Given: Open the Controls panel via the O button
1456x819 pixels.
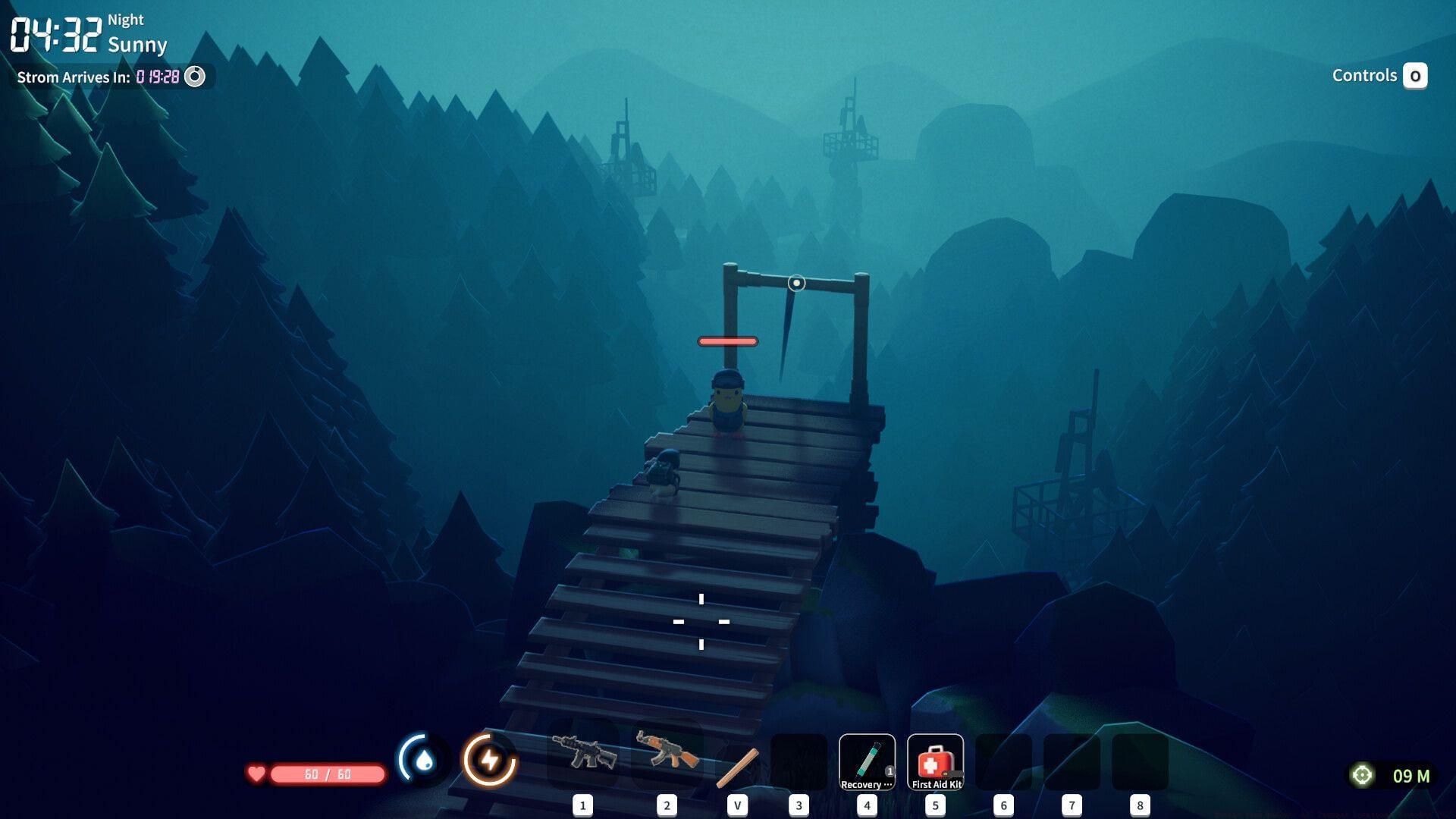Looking at the screenshot, I should click(x=1417, y=76).
